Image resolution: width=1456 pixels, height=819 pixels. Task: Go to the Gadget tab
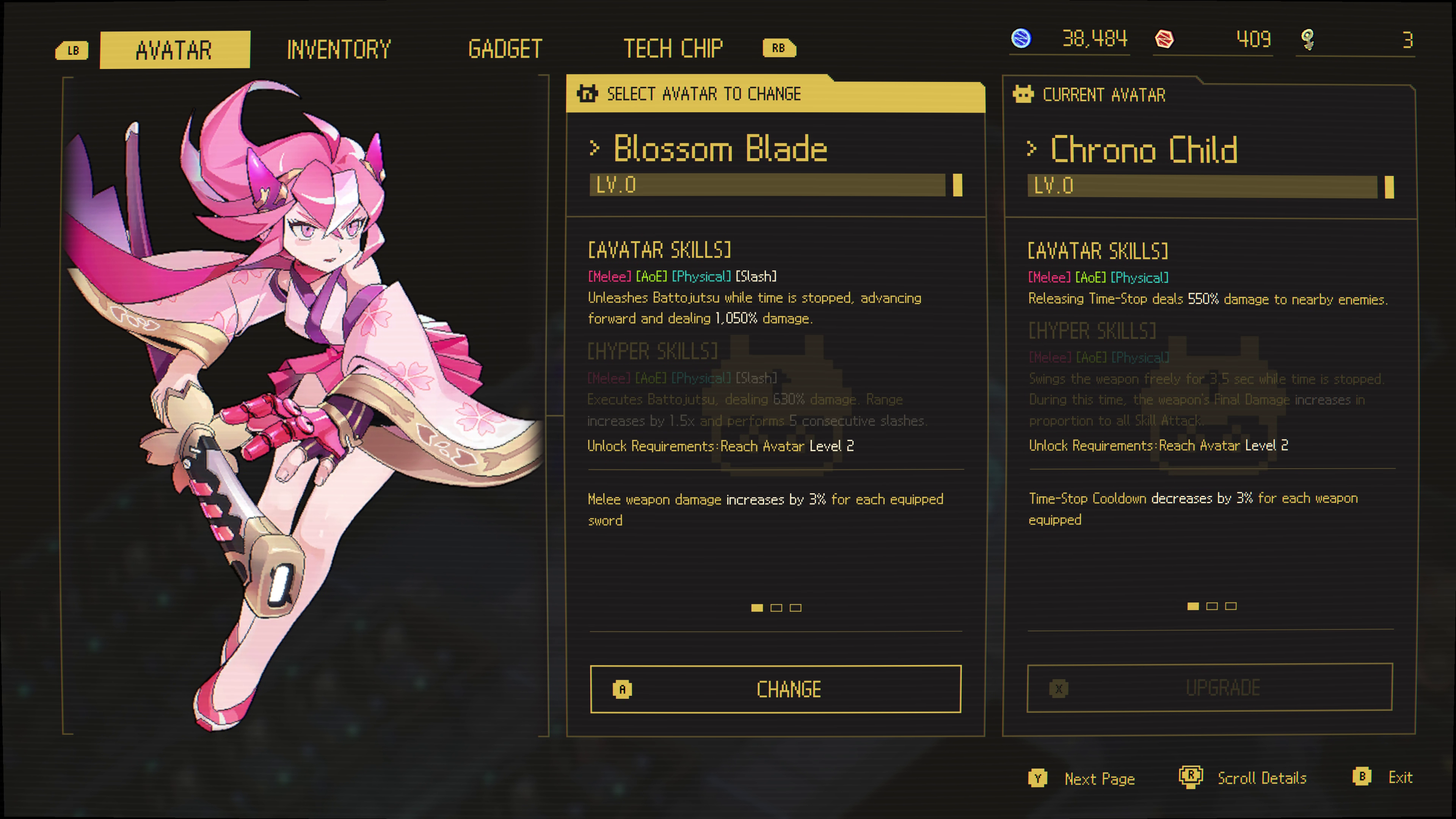click(505, 49)
